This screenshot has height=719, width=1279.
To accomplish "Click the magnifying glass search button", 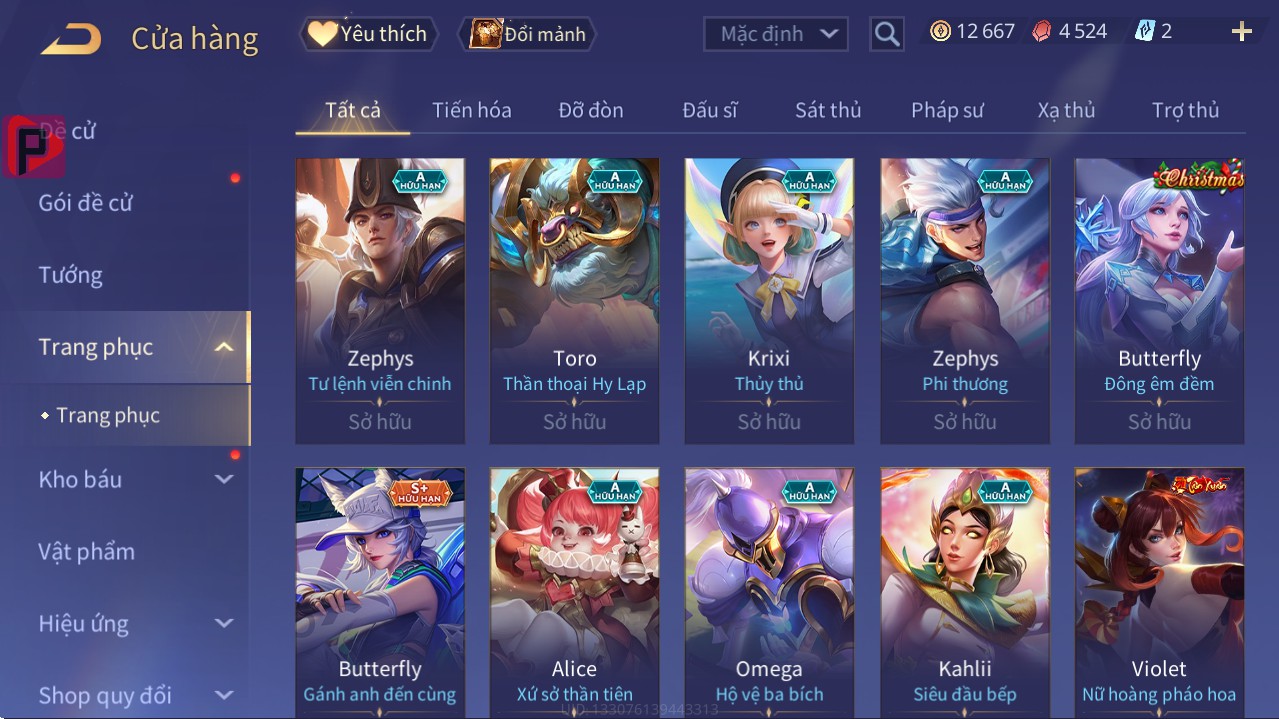I will tap(887, 34).
